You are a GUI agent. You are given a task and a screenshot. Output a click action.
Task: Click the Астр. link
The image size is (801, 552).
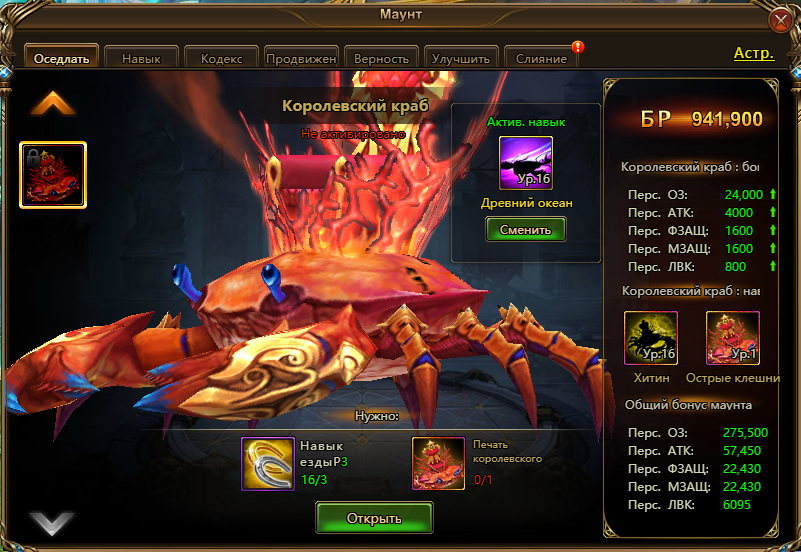click(x=754, y=53)
